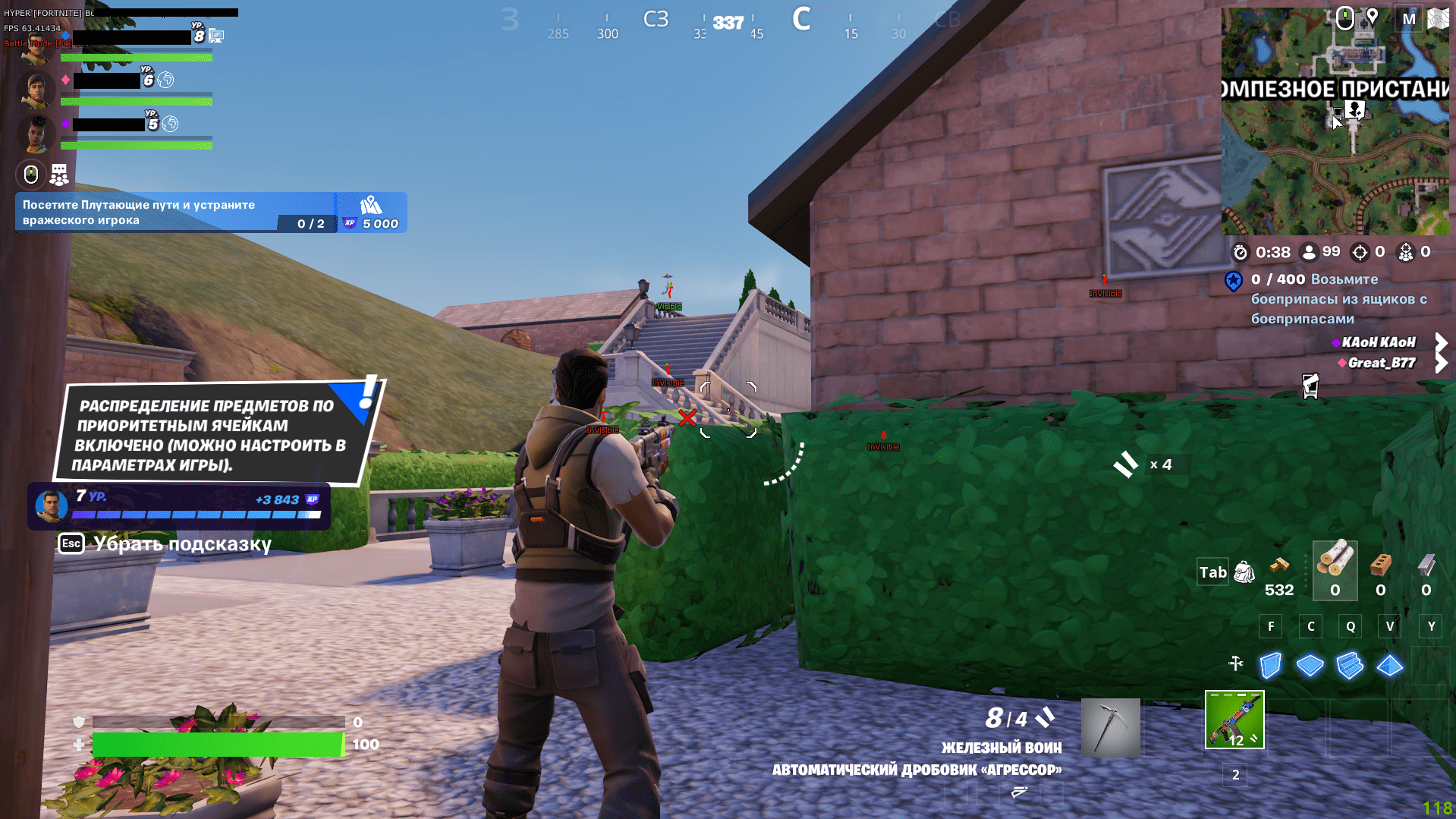Select the harvesting pickaxe slot

(x=1110, y=726)
